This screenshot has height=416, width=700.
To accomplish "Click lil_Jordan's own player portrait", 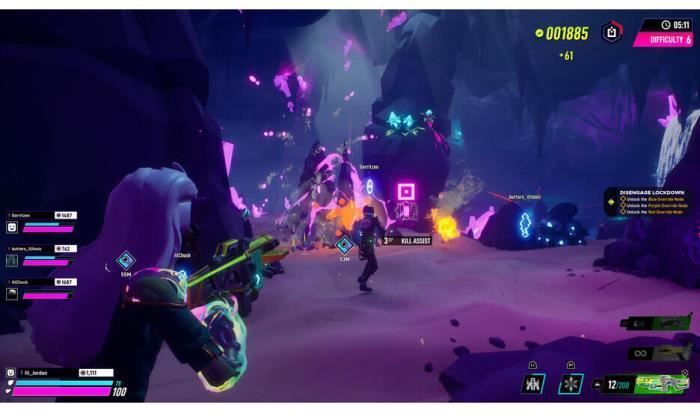I will tap(12, 373).
